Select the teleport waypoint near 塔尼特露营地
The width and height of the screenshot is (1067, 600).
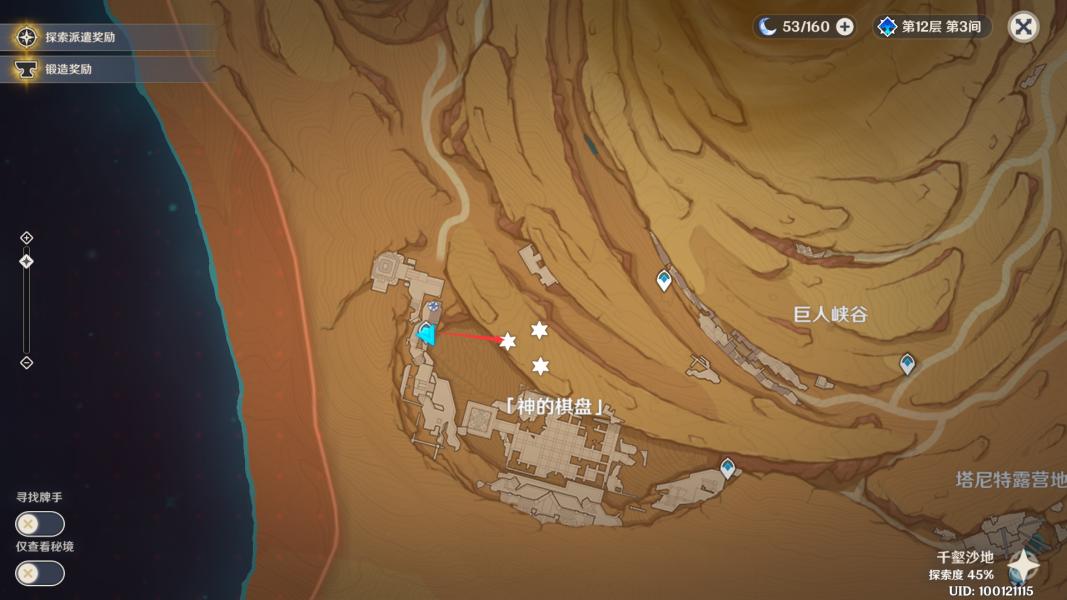point(728,467)
